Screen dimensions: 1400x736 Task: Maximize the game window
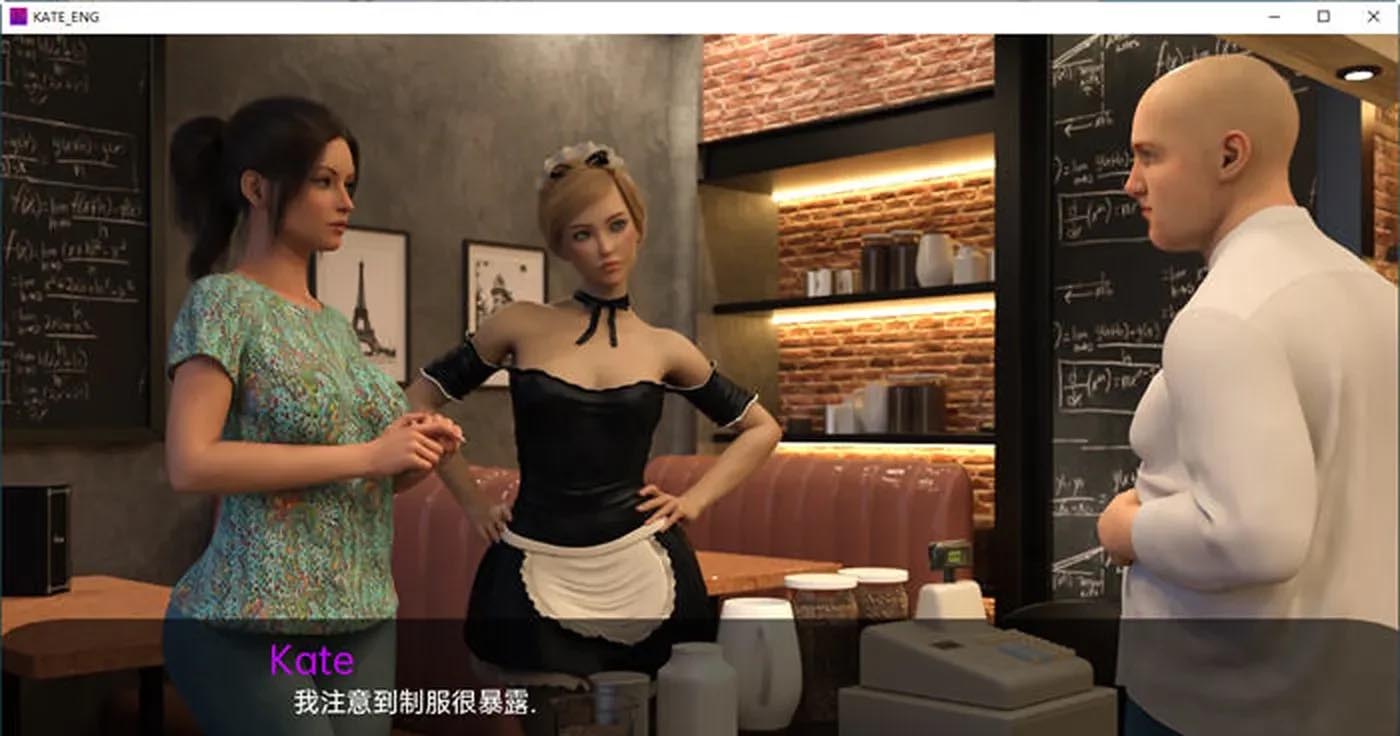coord(1322,16)
